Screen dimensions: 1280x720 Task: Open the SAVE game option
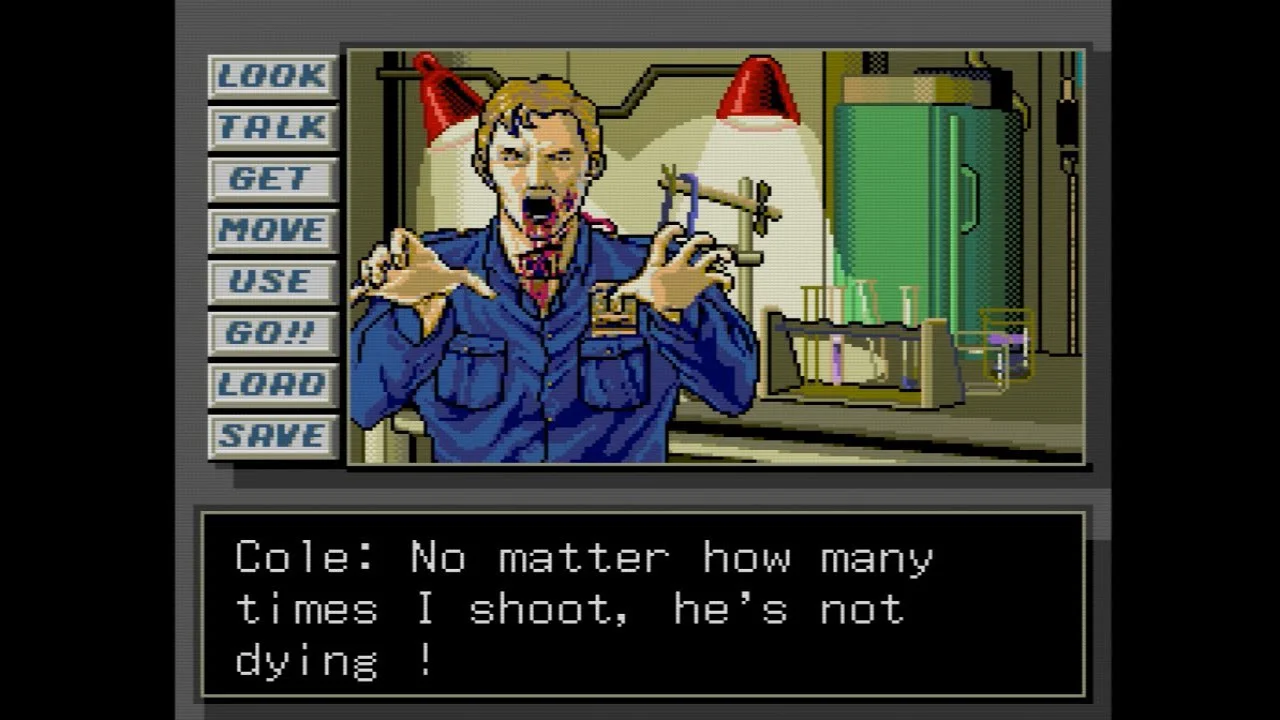tap(272, 436)
